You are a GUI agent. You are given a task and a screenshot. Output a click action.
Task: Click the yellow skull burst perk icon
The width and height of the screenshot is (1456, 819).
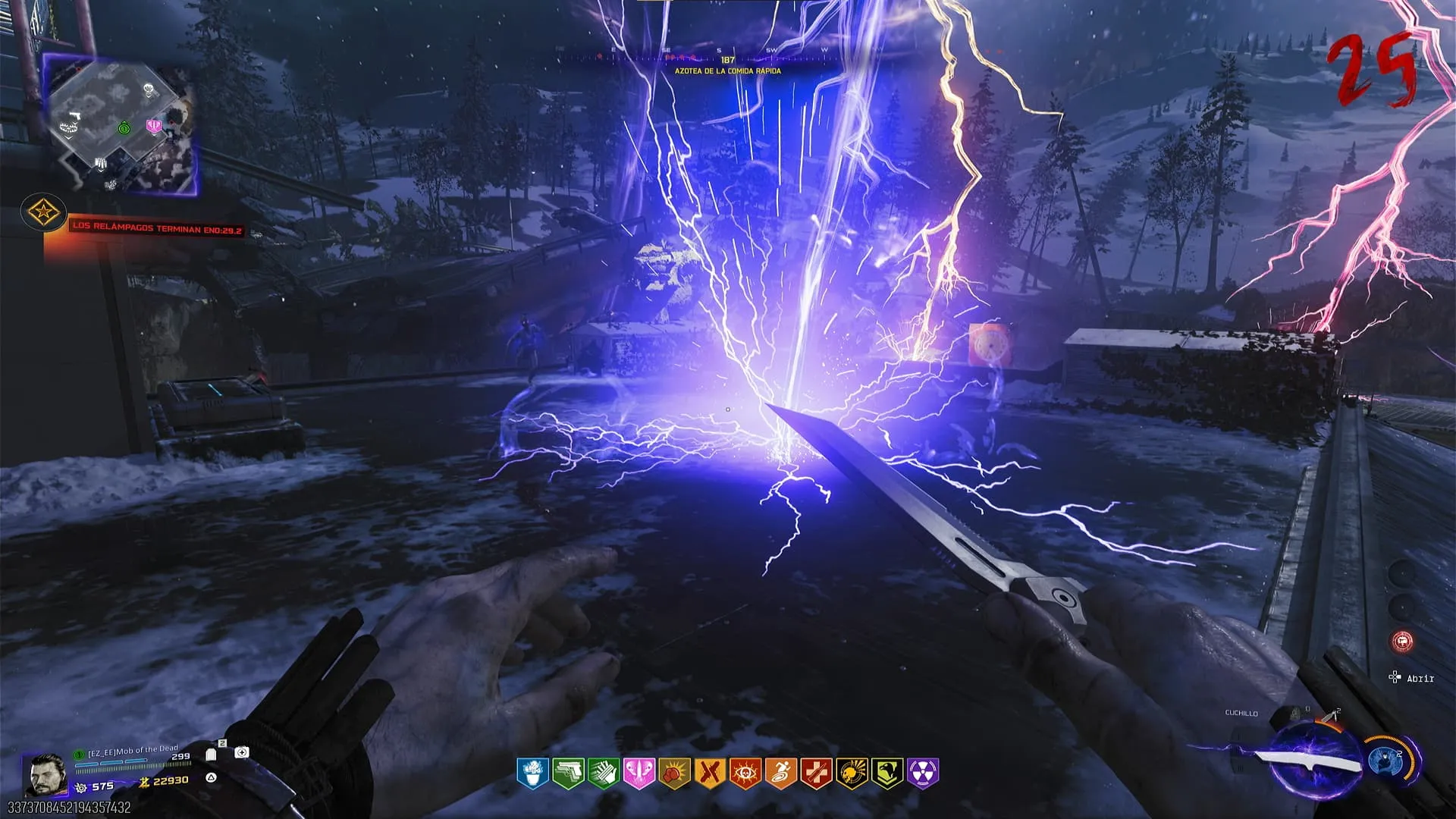click(x=852, y=773)
